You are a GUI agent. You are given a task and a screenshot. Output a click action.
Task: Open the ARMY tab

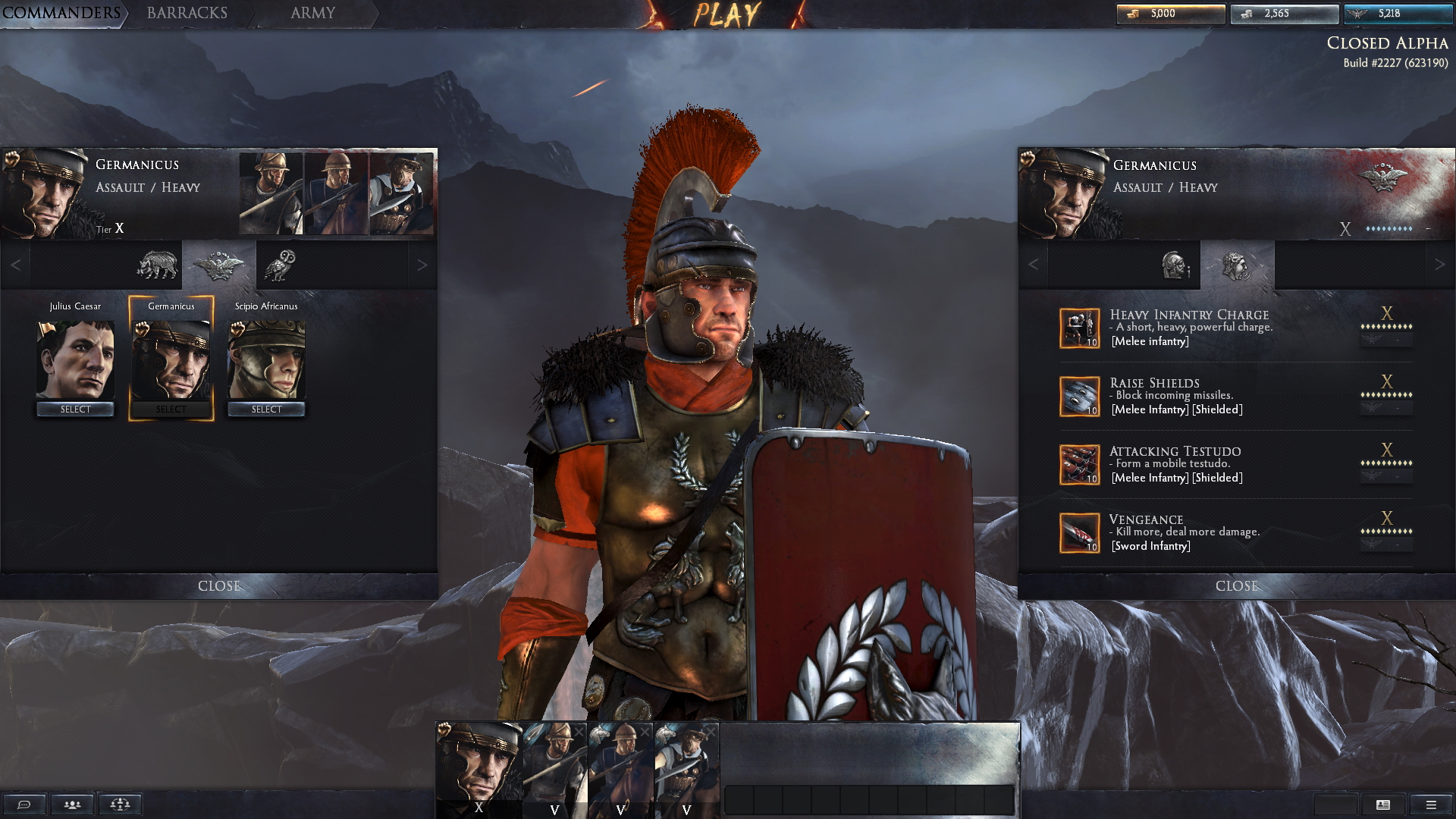(311, 13)
